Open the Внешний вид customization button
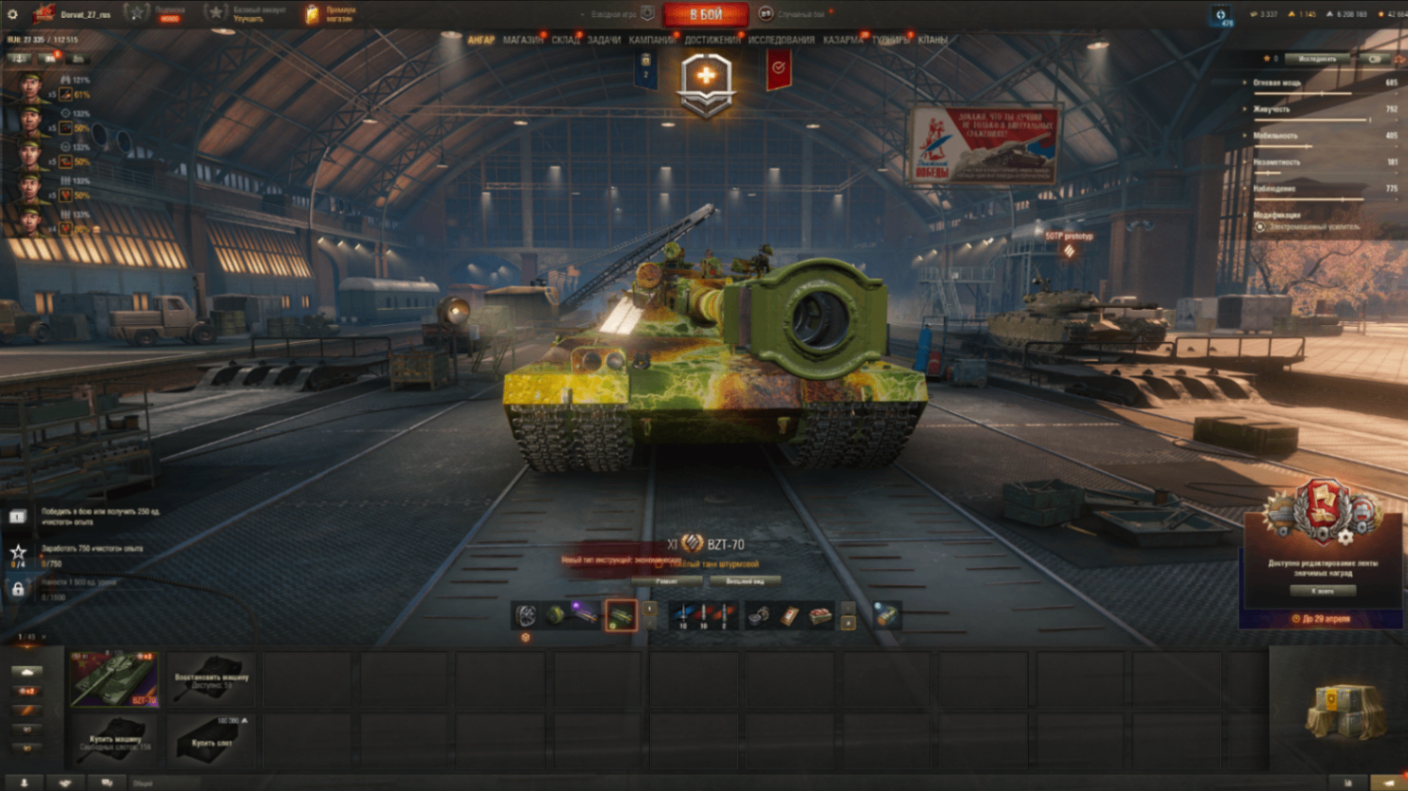1408x791 pixels. pos(745,580)
